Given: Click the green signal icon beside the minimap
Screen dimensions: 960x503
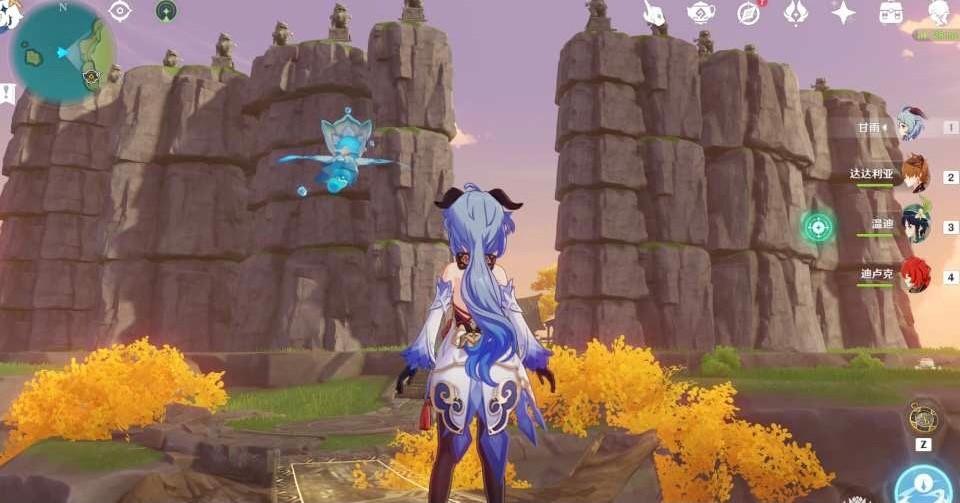Looking at the screenshot, I should (166, 11).
